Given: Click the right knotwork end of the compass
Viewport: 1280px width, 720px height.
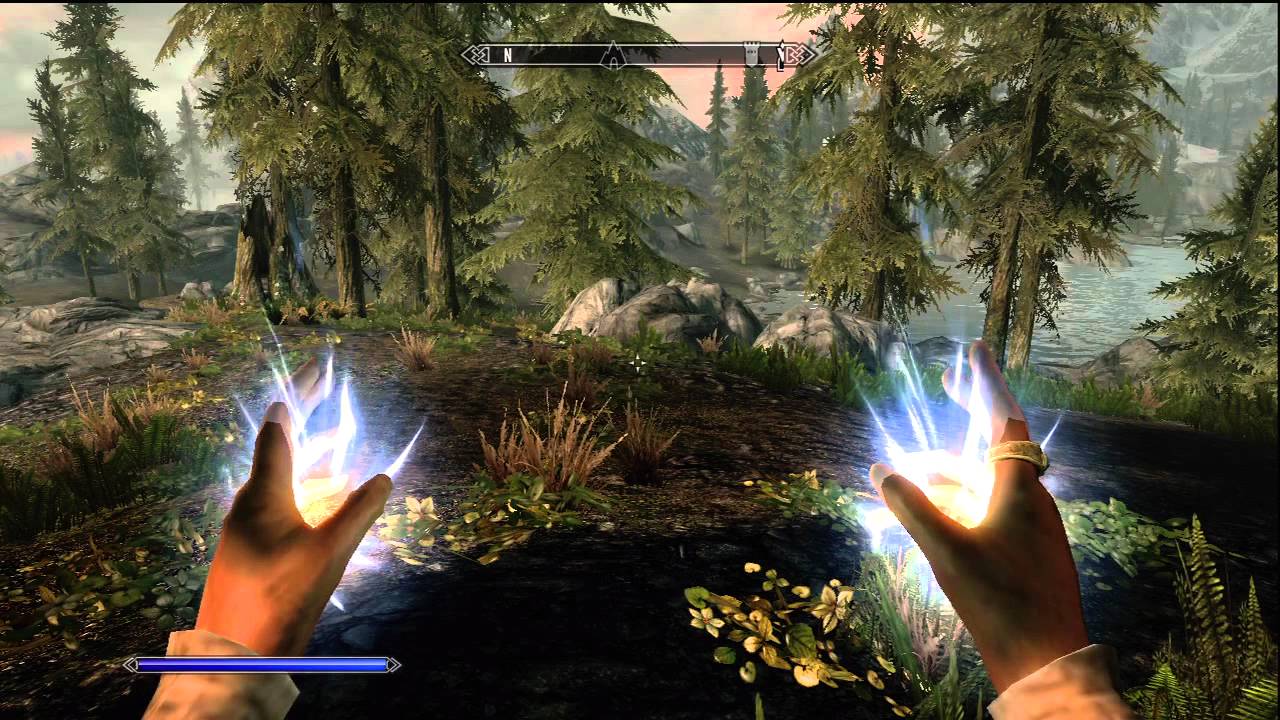Looking at the screenshot, I should pyautogui.click(x=800, y=52).
